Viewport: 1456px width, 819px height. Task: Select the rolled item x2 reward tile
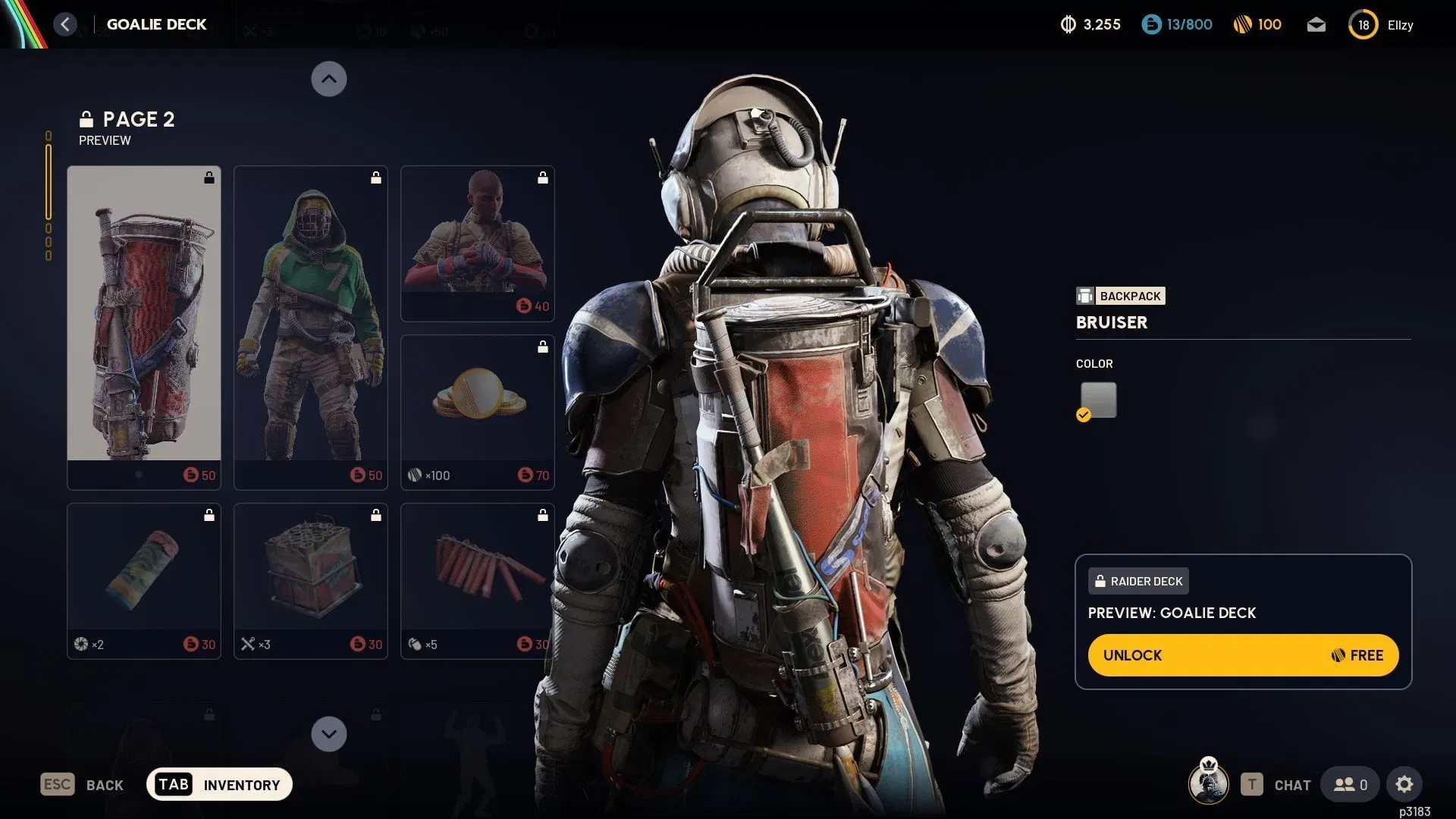click(x=144, y=580)
